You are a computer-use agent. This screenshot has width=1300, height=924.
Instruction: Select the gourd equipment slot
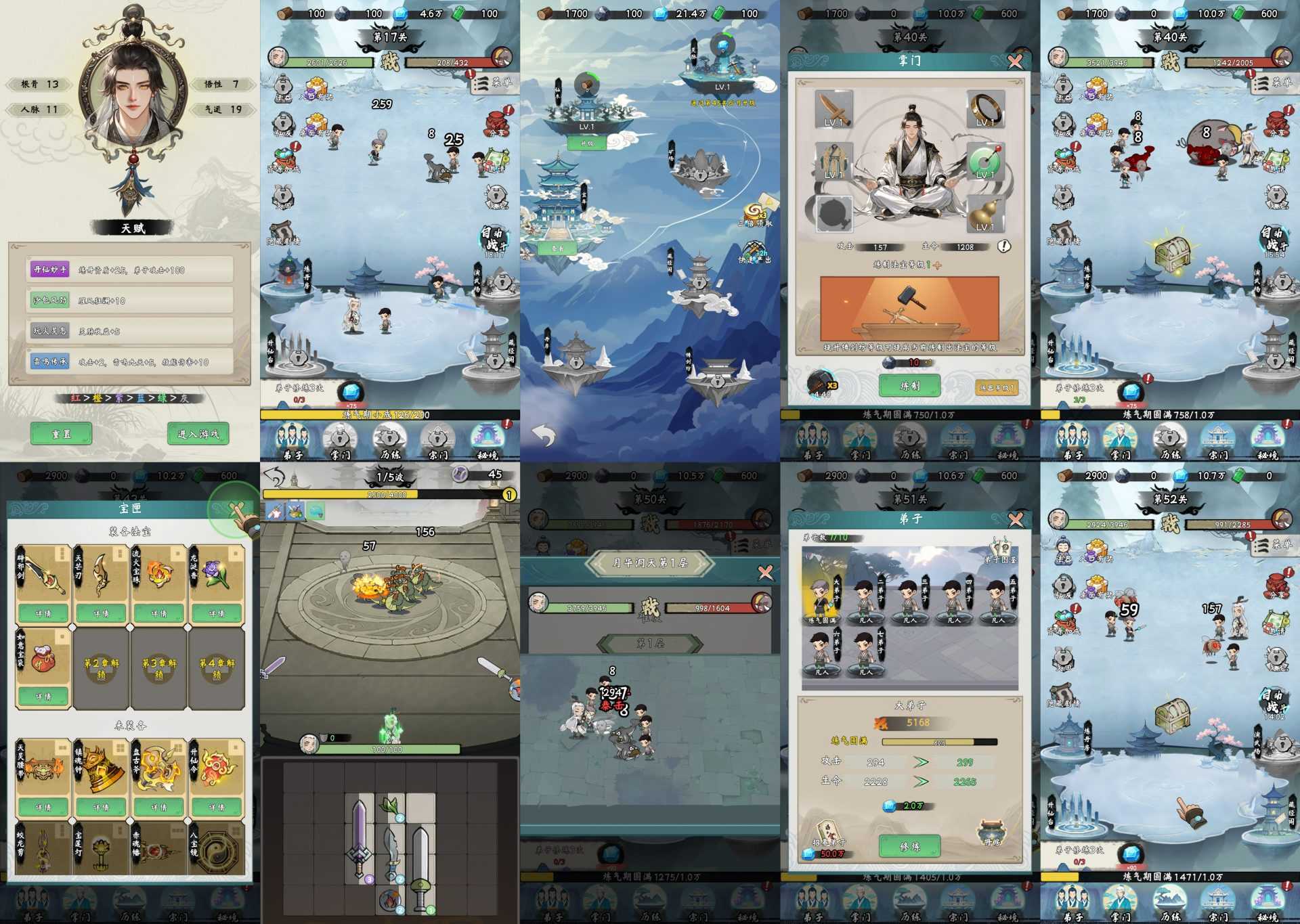pos(985,213)
